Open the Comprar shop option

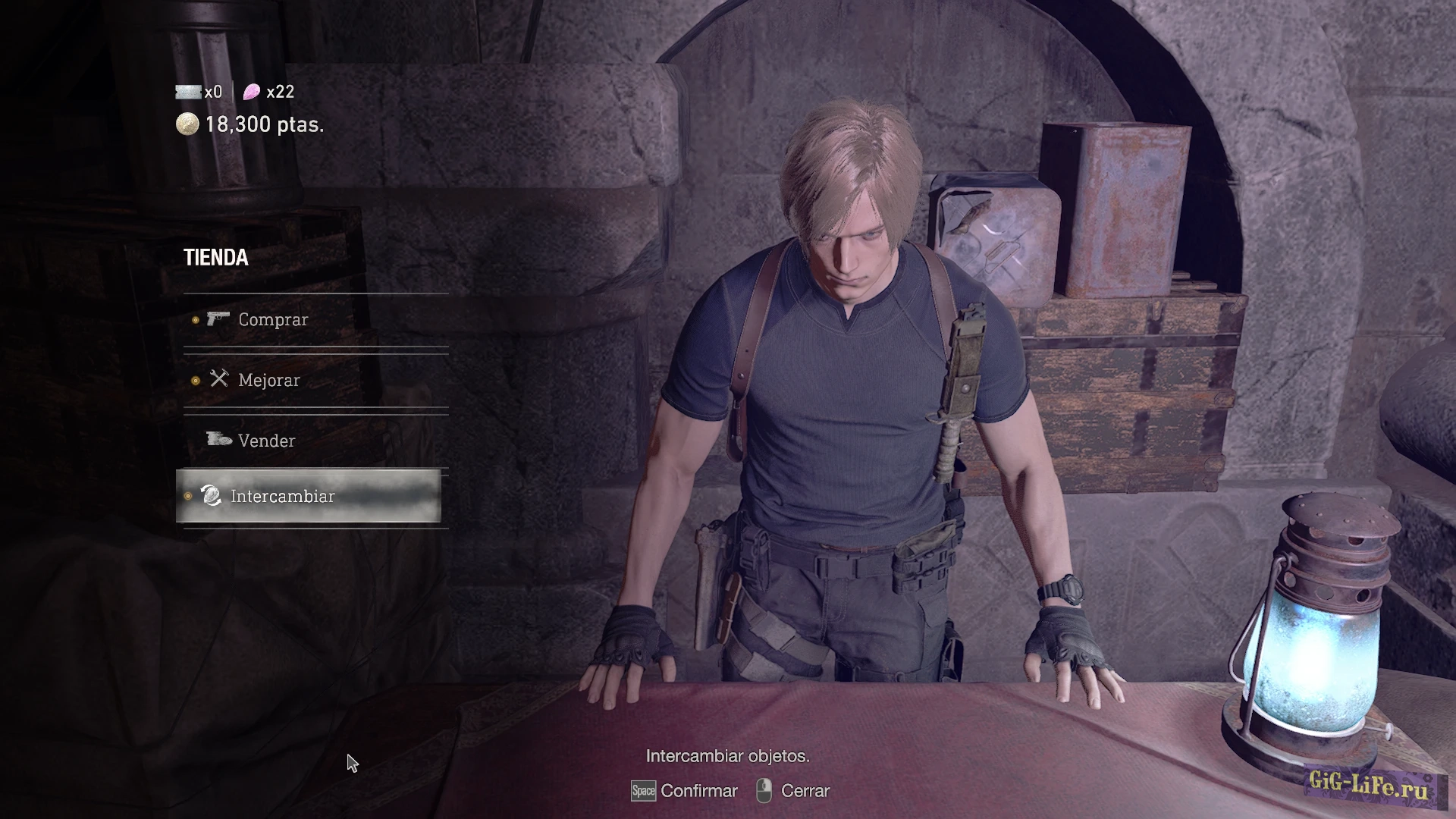click(x=273, y=320)
